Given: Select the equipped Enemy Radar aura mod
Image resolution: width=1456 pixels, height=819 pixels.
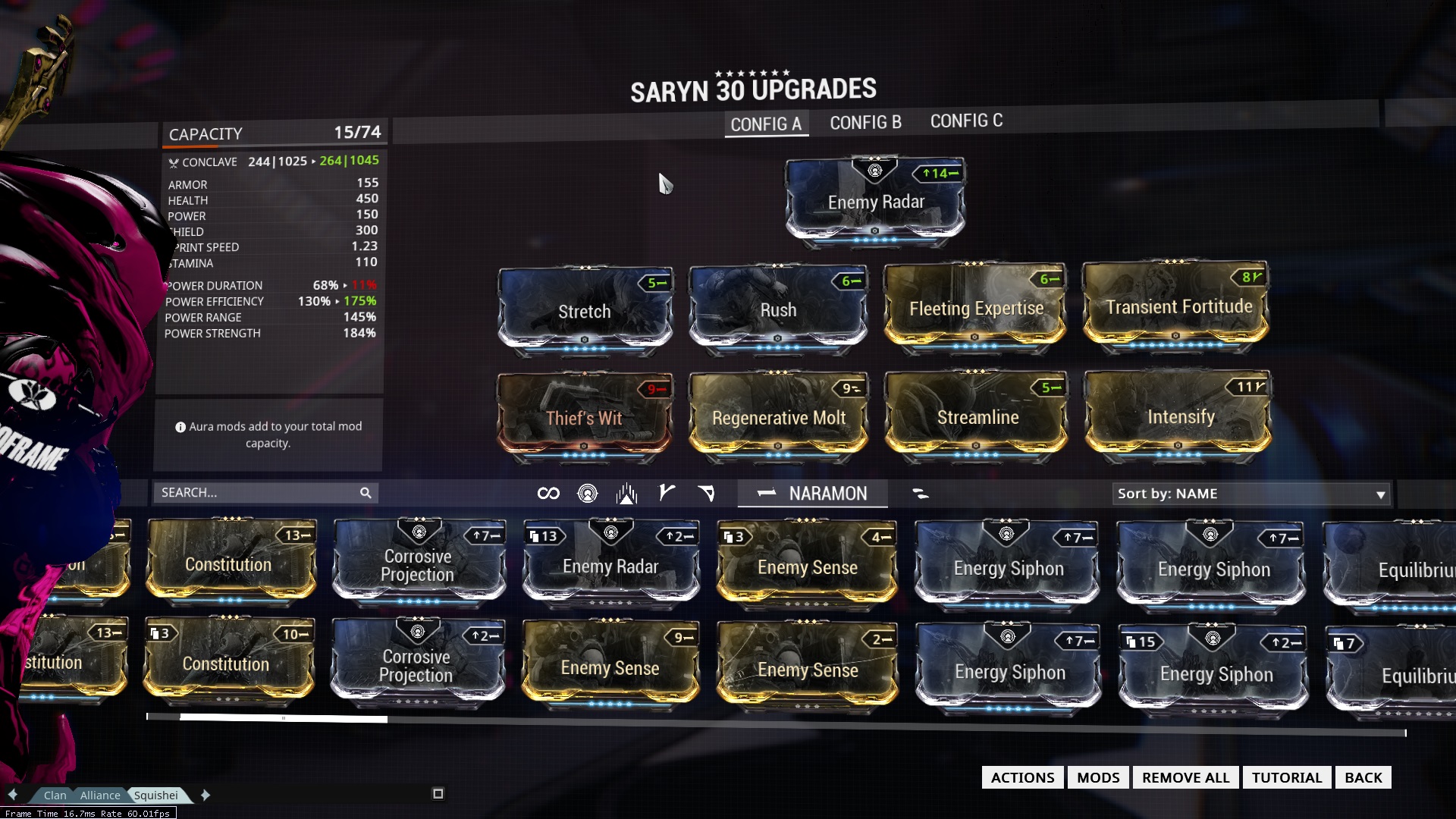Looking at the screenshot, I should 875,202.
